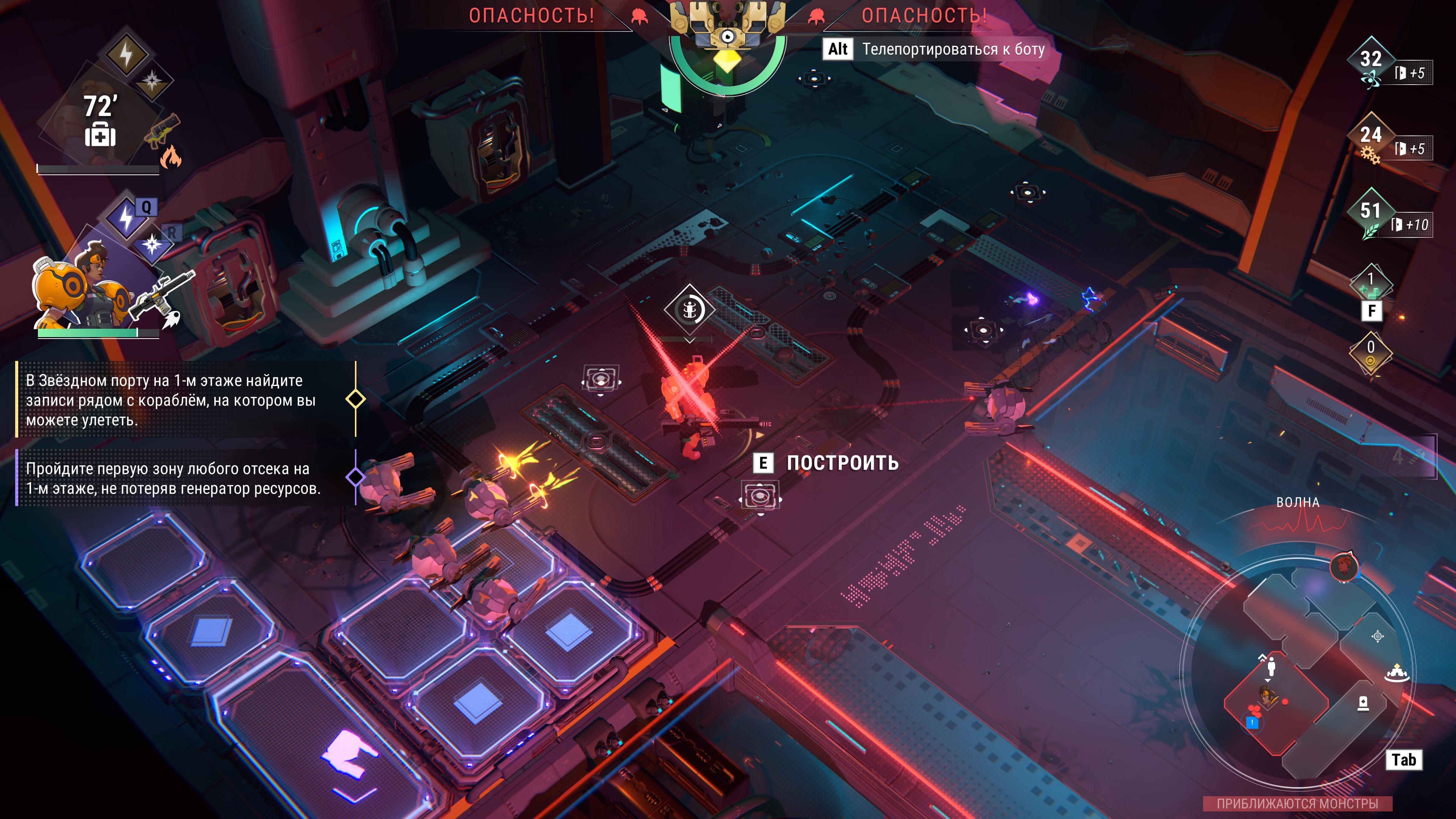Select the Star Port records quest objective

tap(169, 400)
